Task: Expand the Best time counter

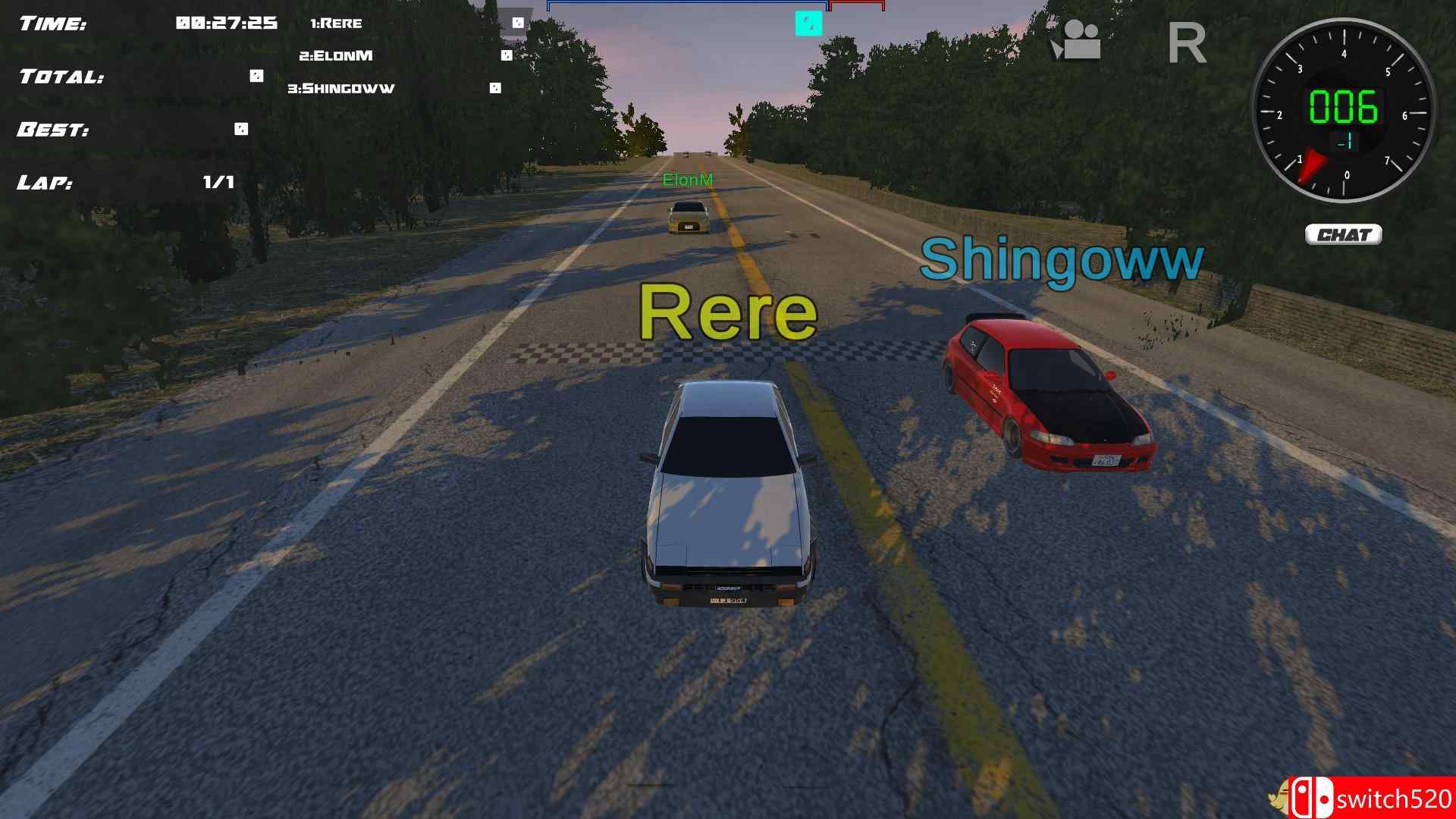Action: click(240, 129)
